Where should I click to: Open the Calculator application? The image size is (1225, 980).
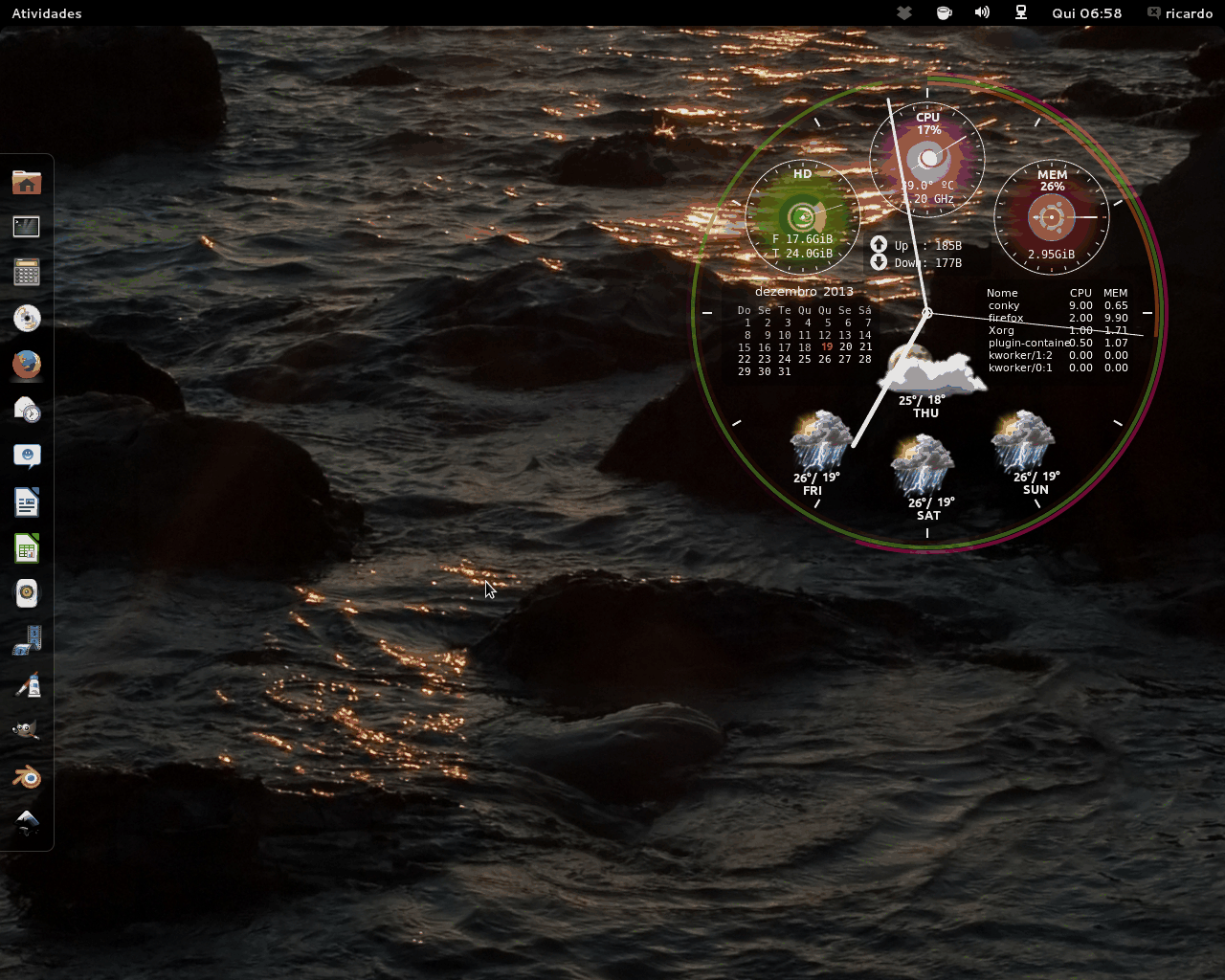(26, 272)
